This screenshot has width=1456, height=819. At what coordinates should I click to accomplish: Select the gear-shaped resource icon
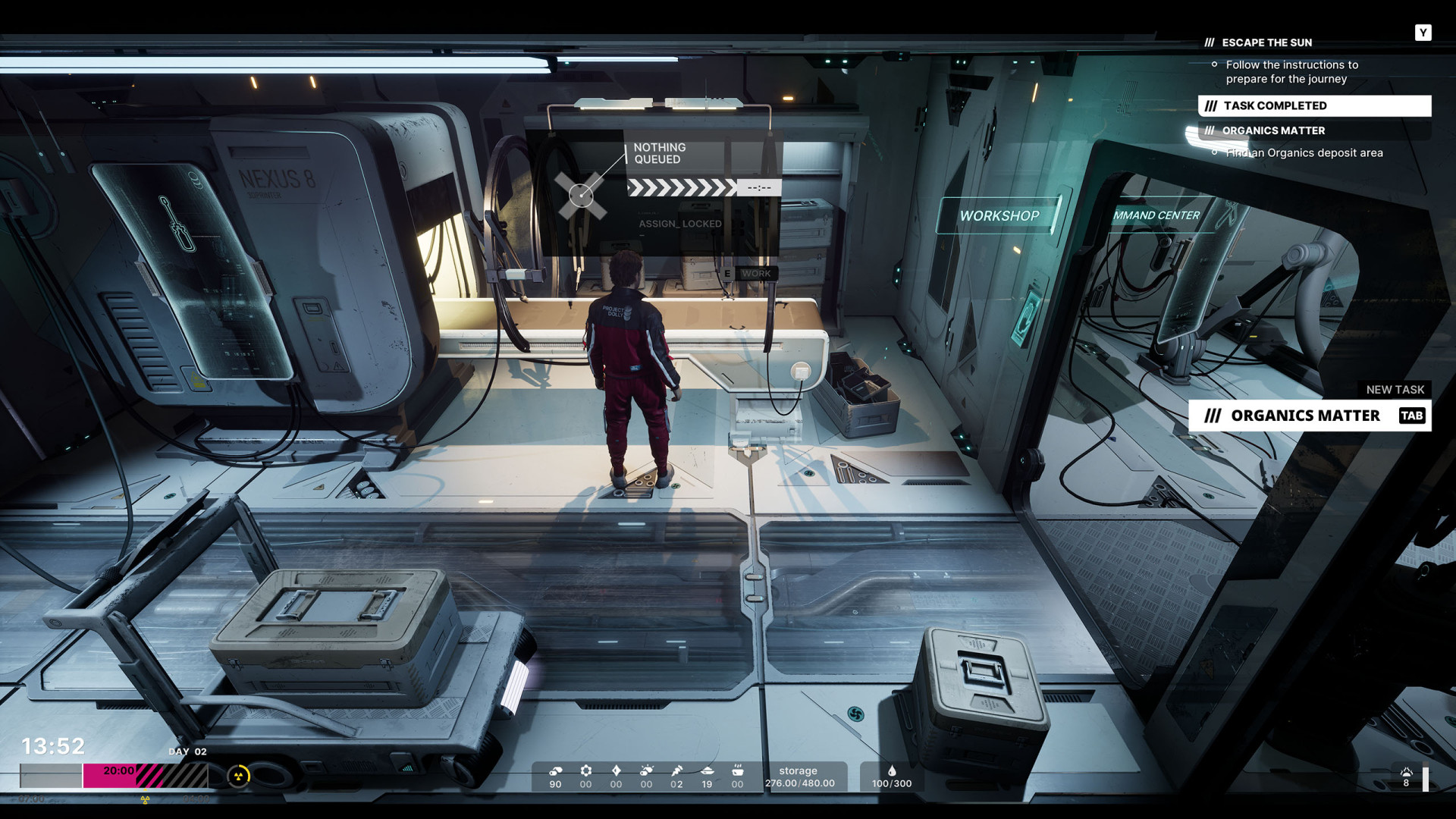tap(585, 770)
